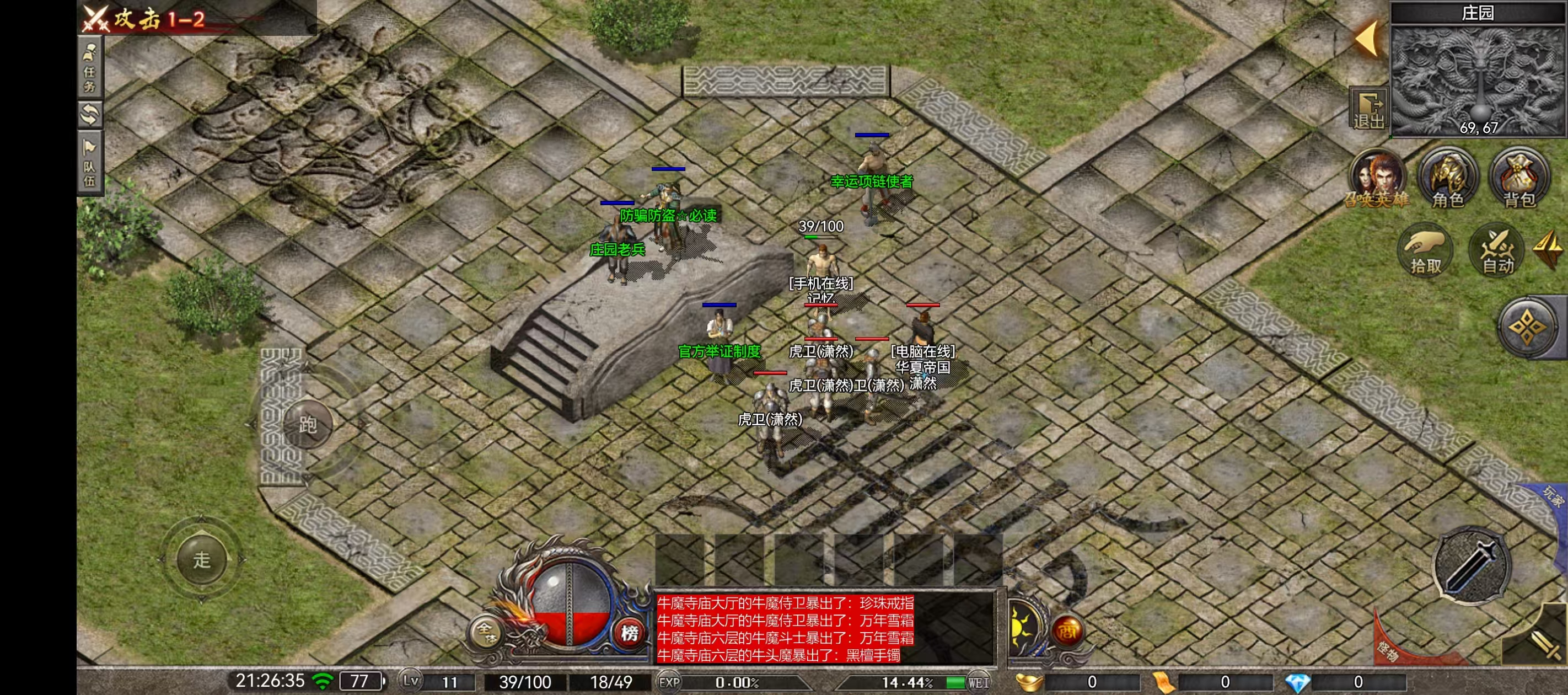Toggle 自动 auto-combat
The image size is (1568, 695).
1498,251
